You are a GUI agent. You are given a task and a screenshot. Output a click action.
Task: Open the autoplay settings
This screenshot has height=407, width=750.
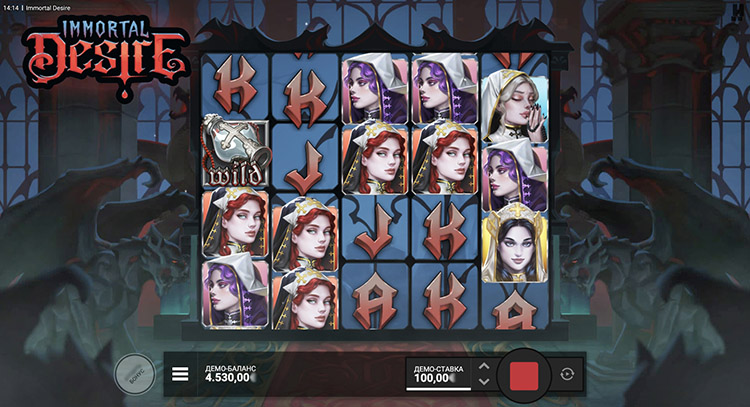click(x=568, y=374)
